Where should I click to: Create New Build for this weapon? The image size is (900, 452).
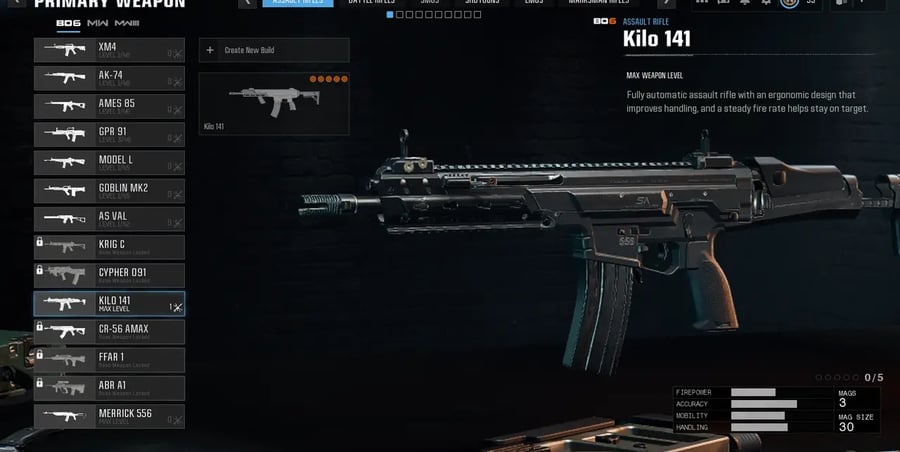(274, 50)
